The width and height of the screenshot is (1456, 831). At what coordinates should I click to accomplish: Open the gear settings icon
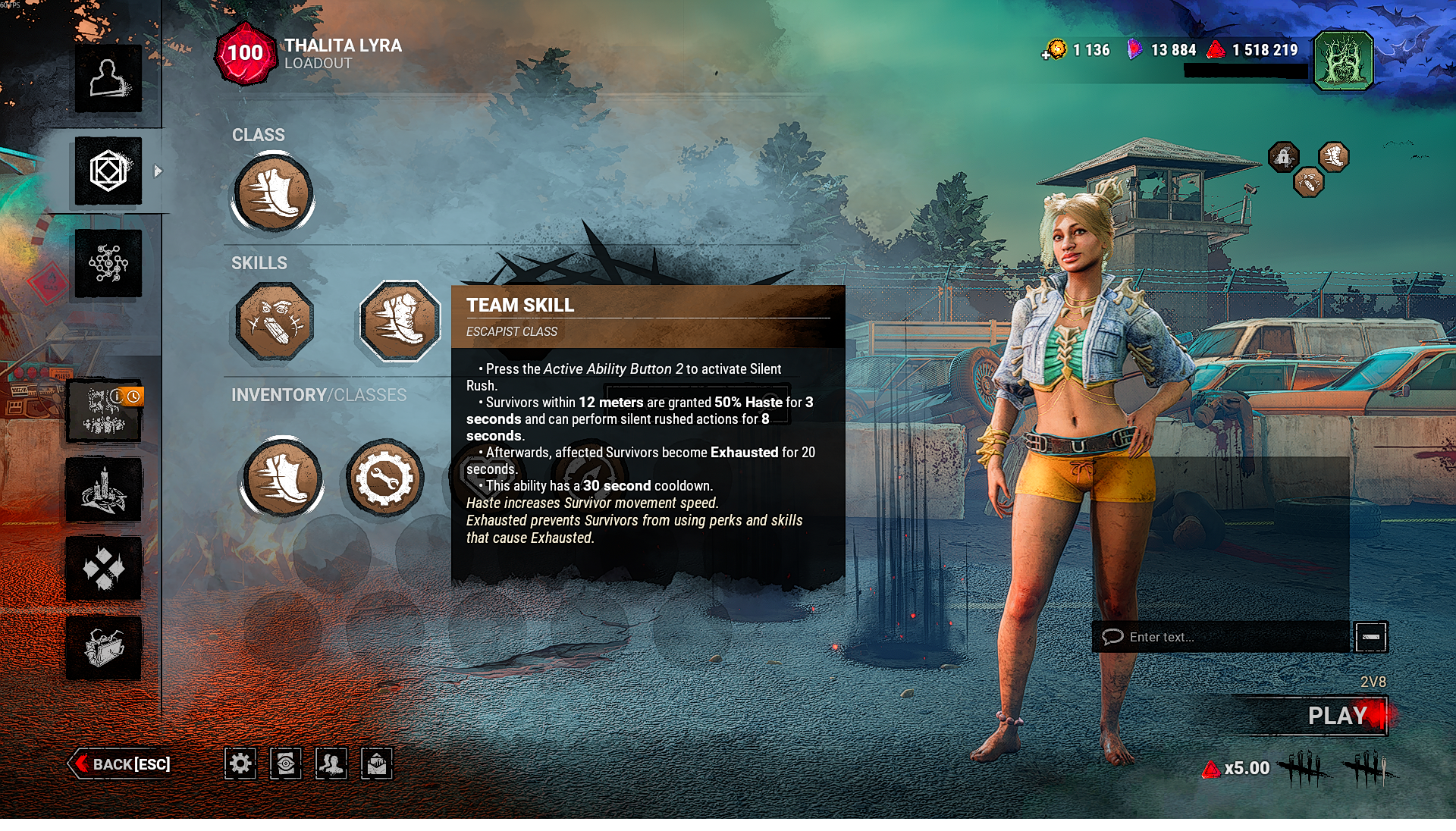point(240,764)
